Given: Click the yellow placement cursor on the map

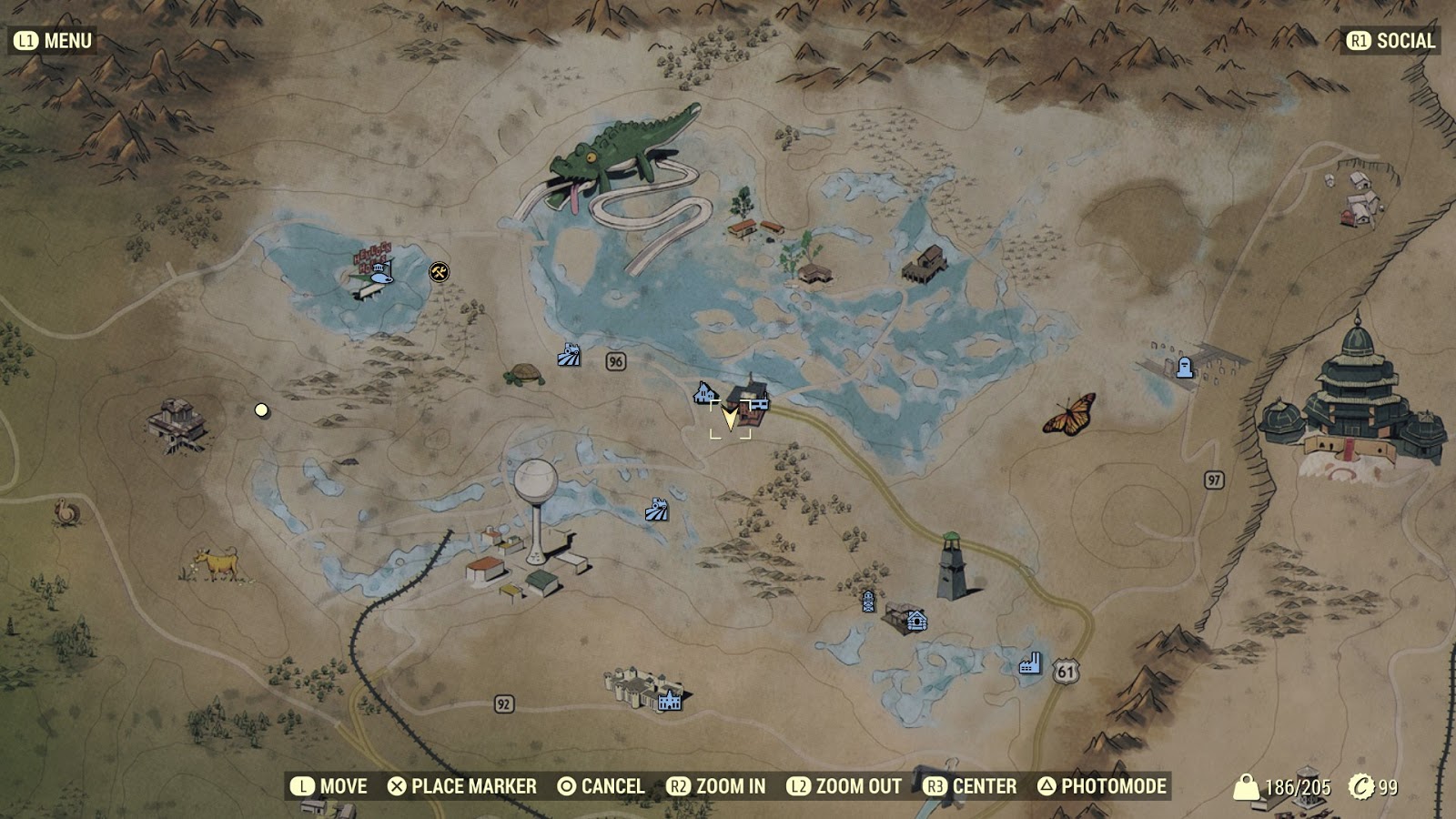Looking at the screenshot, I should pyautogui.click(x=731, y=420).
